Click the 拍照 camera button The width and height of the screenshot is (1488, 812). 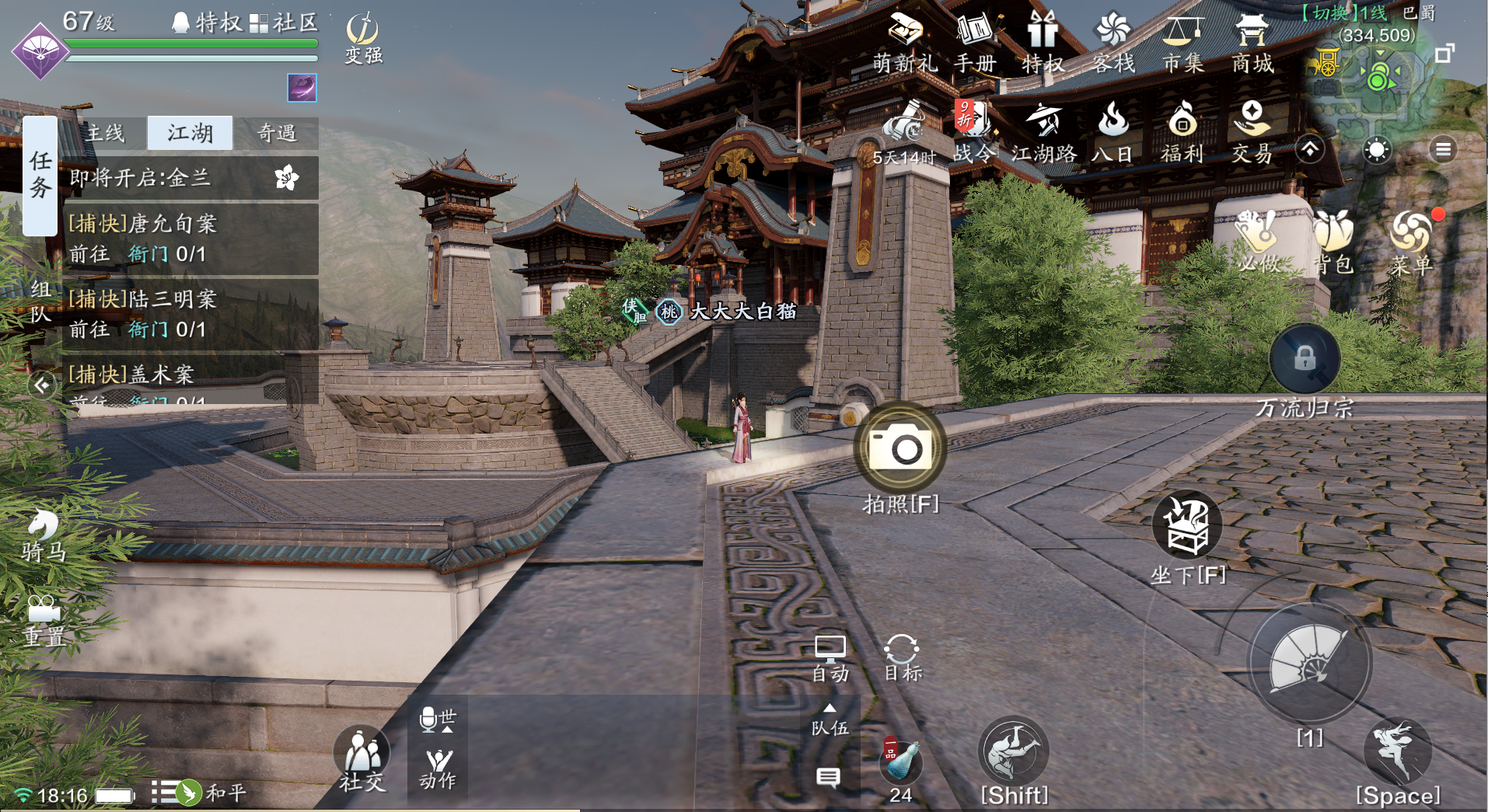click(900, 448)
